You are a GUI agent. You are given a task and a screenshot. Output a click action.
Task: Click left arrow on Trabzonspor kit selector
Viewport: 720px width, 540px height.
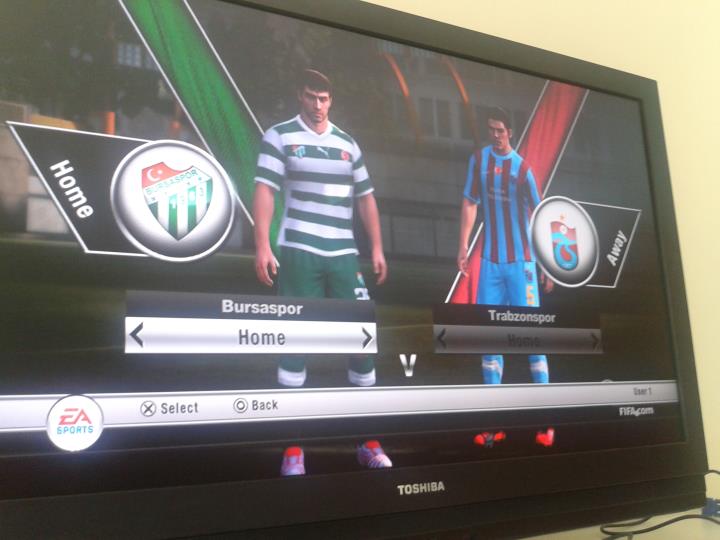pyautogui.click(x=442, y=339)
